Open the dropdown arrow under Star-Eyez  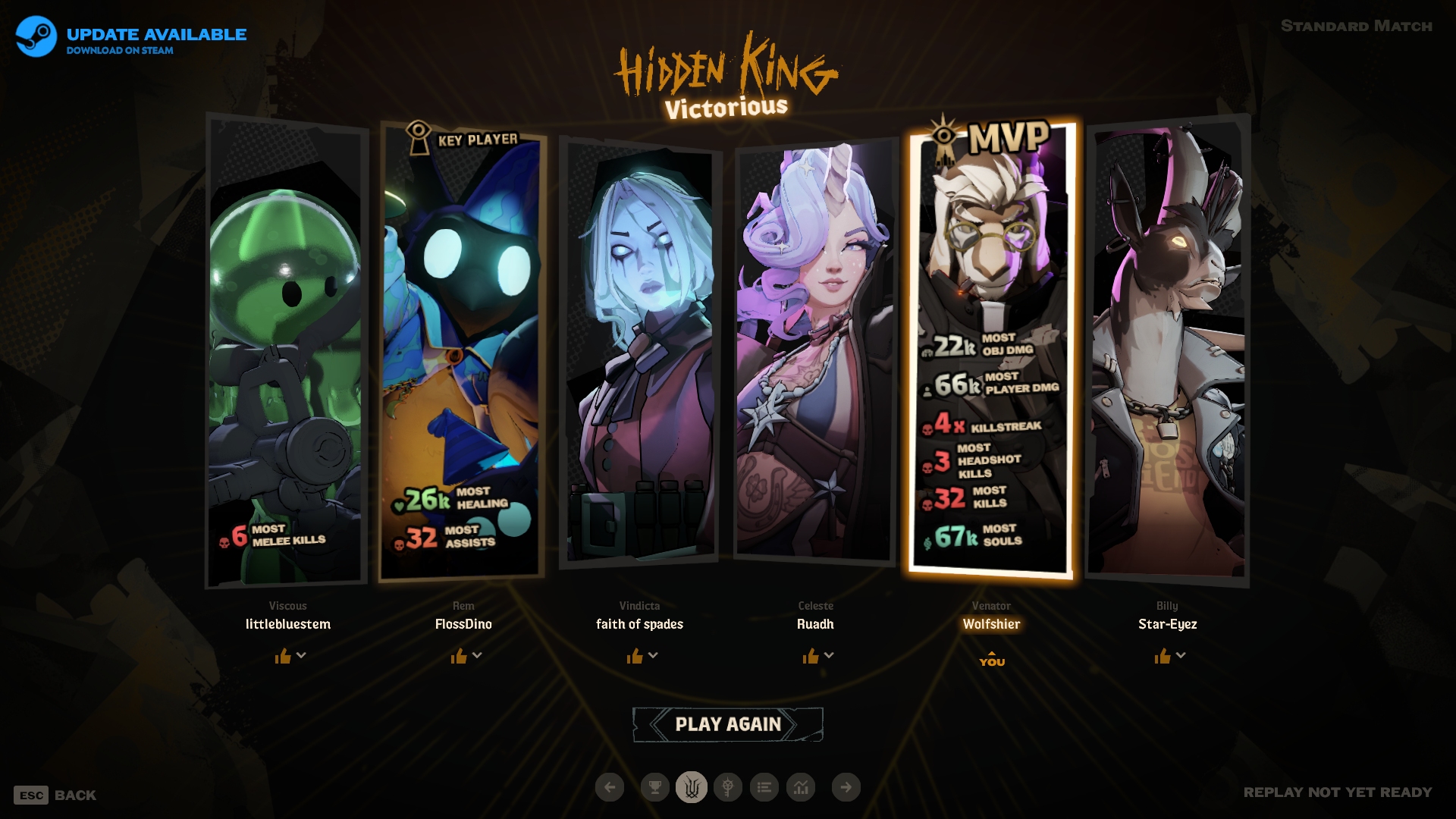coord(1181,655)
